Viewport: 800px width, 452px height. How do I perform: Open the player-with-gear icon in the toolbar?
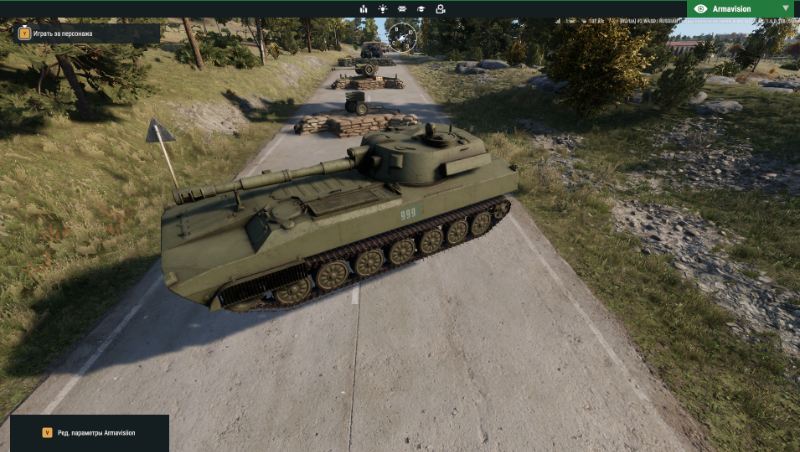(441, 9)
